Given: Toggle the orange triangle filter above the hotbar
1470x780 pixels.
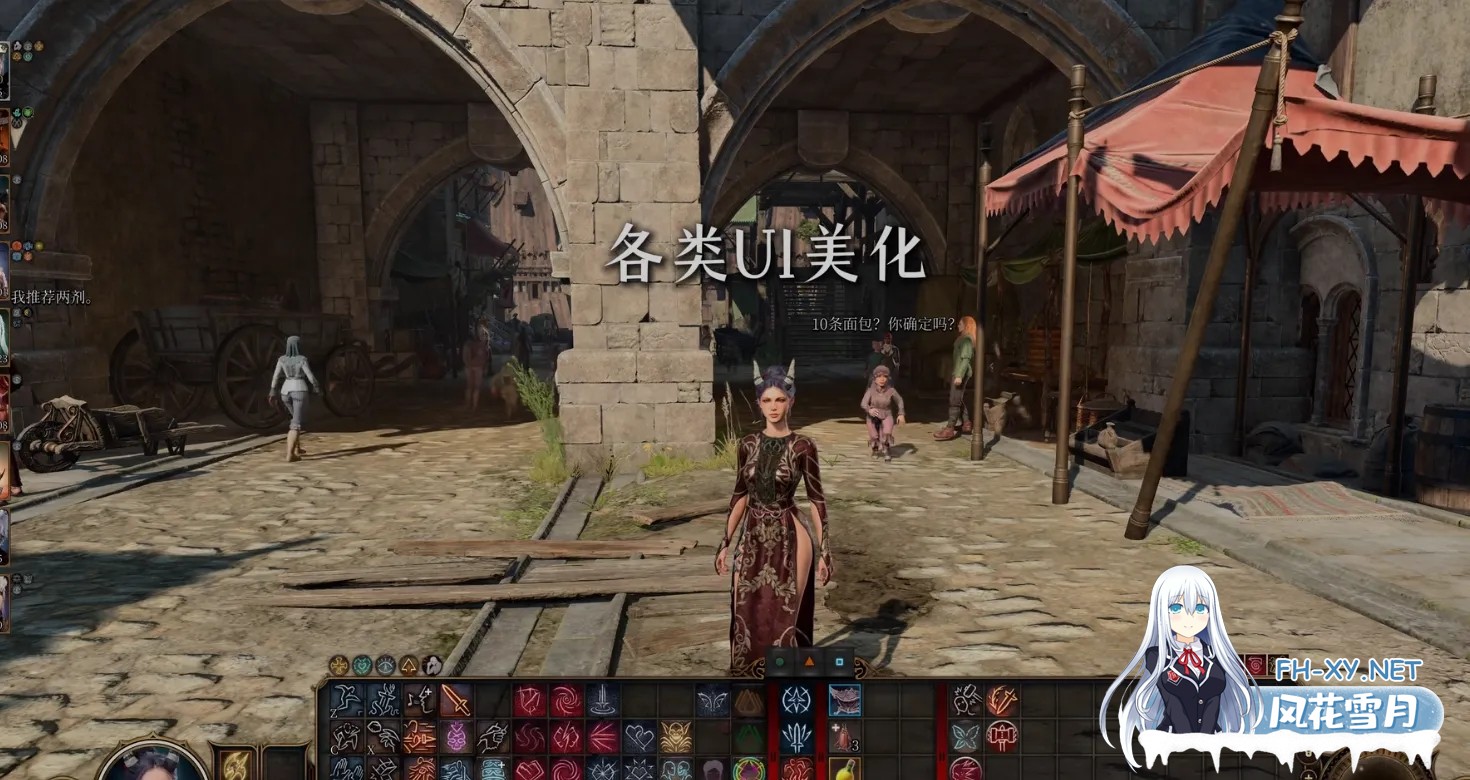Looking at the screenshot, I should click(810, 663).
